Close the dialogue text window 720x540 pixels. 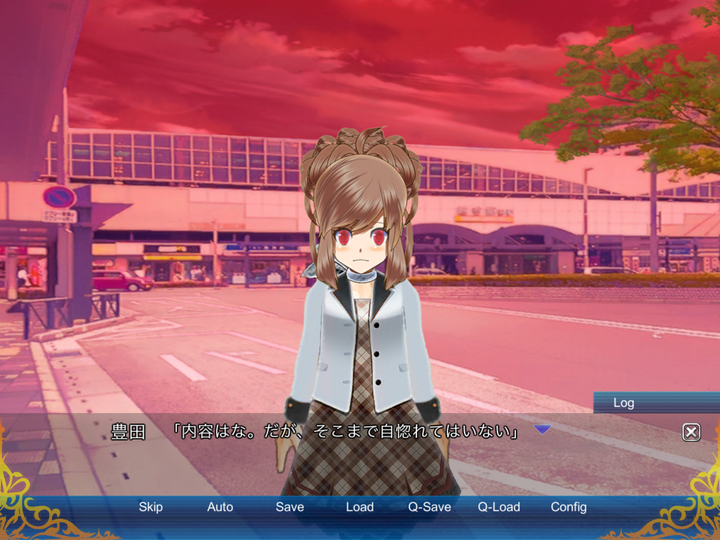tap(691, 432)
